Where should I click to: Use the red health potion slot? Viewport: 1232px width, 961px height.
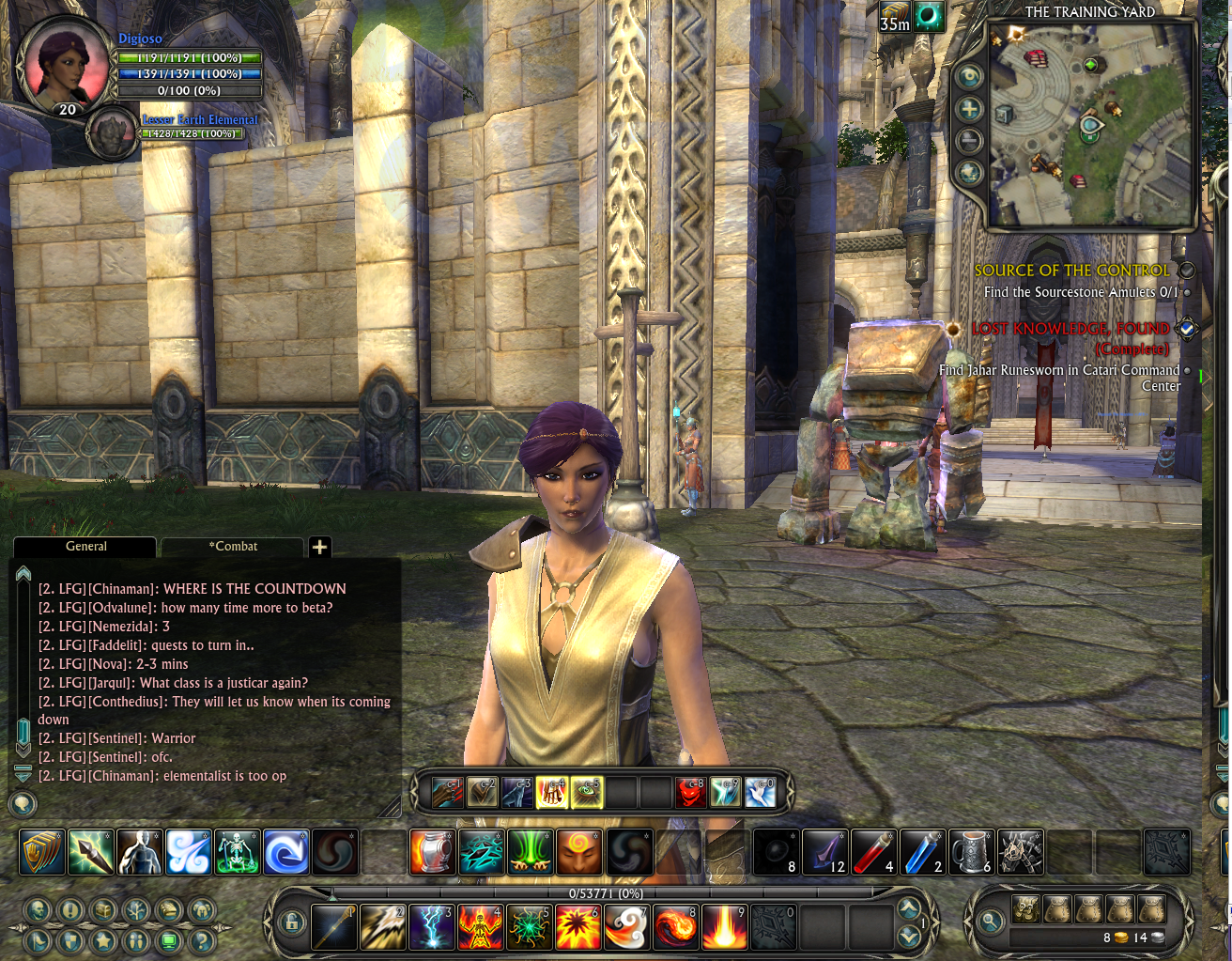(873, 852)
